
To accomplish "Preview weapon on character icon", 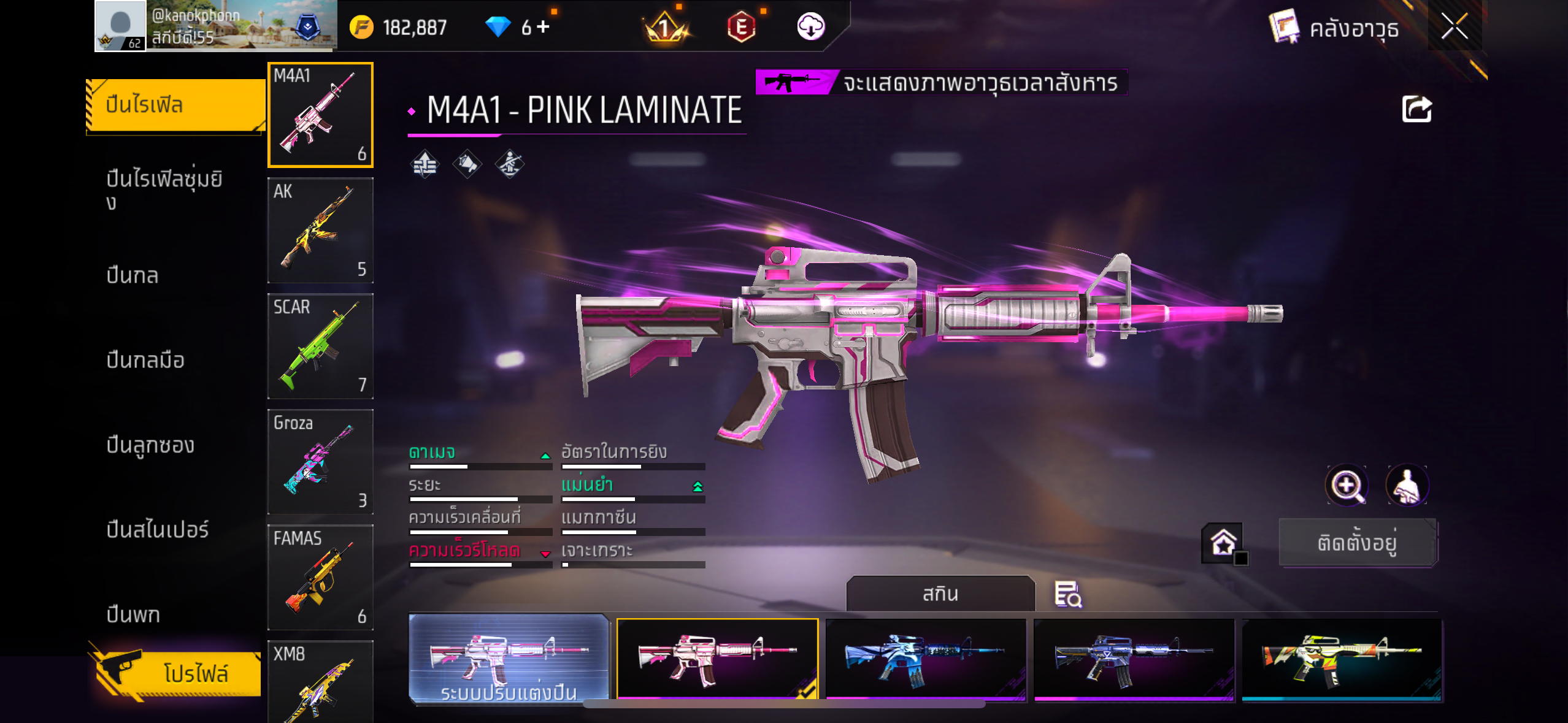I will [x=1407, y=485].
